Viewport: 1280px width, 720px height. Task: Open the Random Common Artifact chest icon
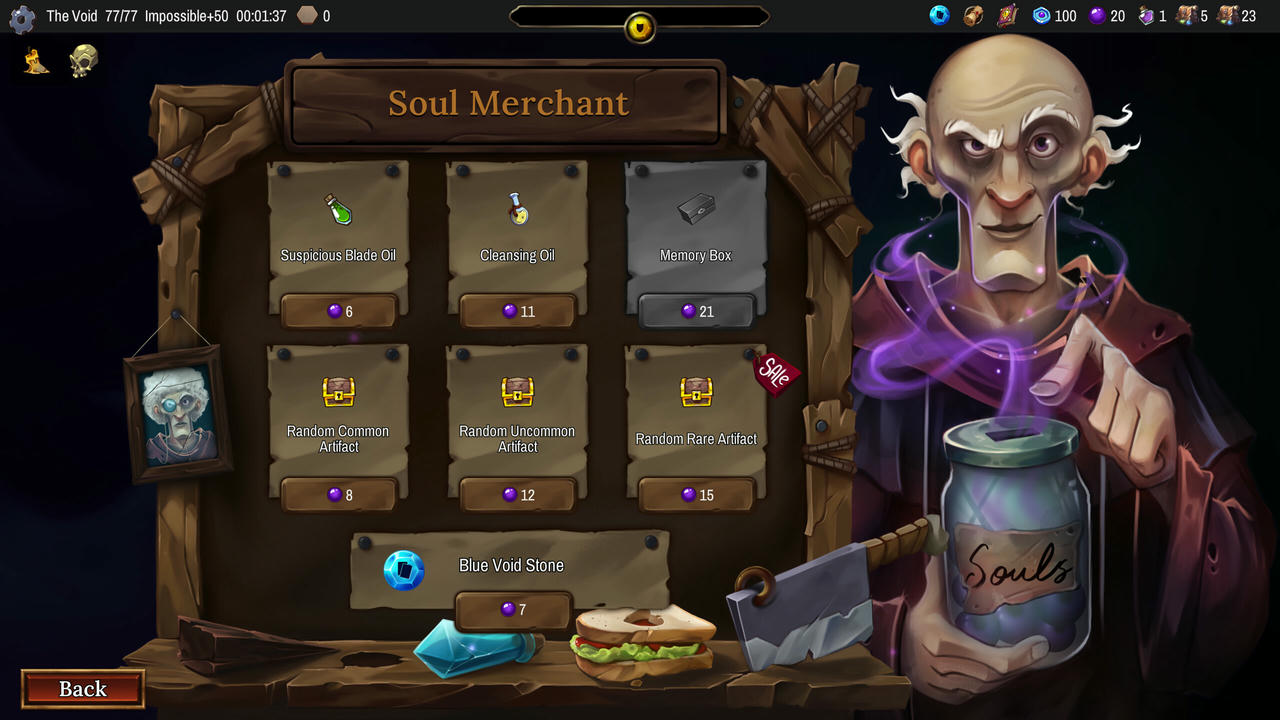click(x=338, y=393)
